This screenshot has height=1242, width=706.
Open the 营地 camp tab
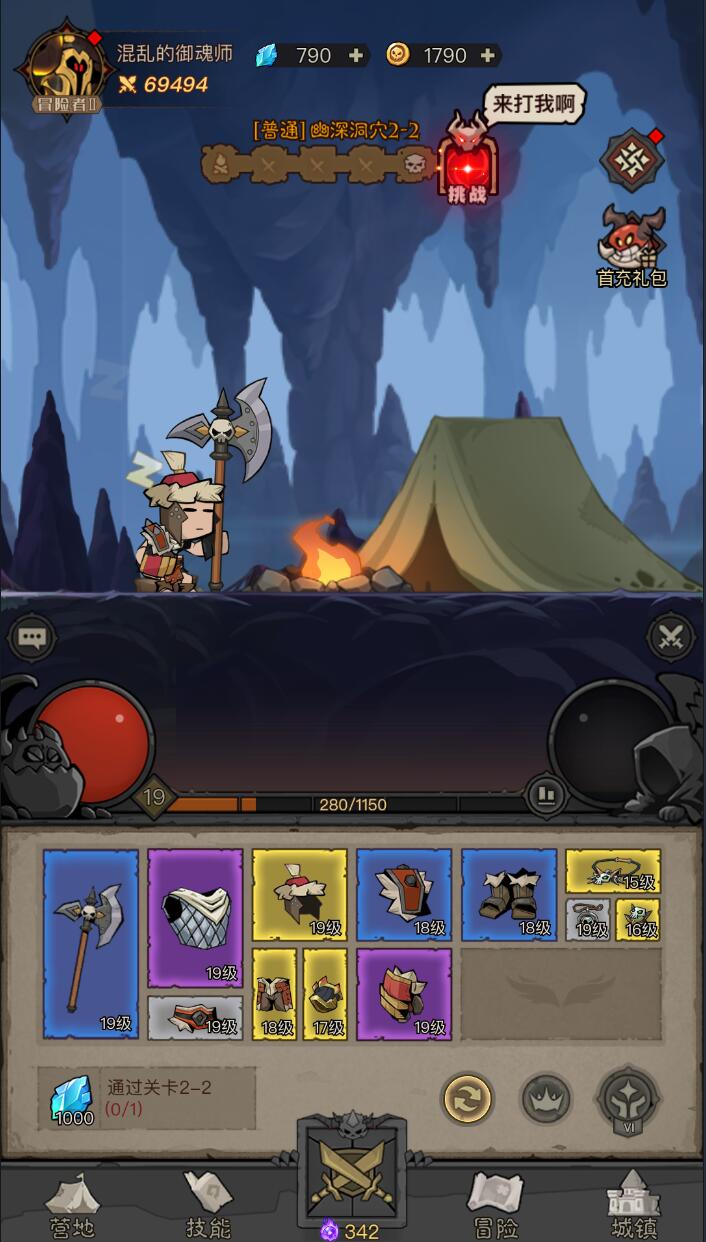tap(71, 1205)
